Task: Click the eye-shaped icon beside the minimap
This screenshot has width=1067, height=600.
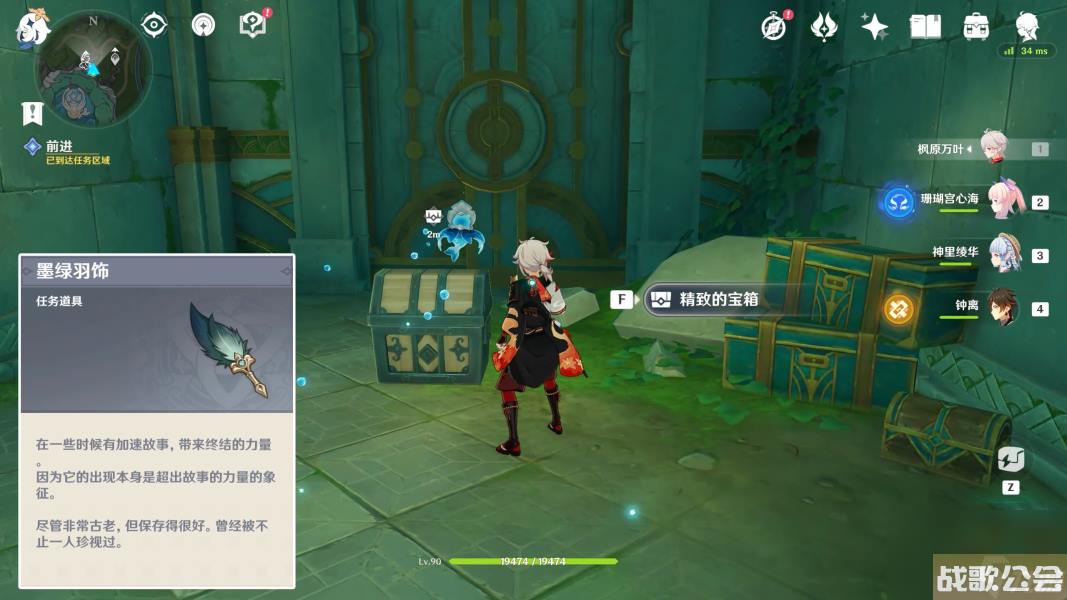Action: pos(154,25)
